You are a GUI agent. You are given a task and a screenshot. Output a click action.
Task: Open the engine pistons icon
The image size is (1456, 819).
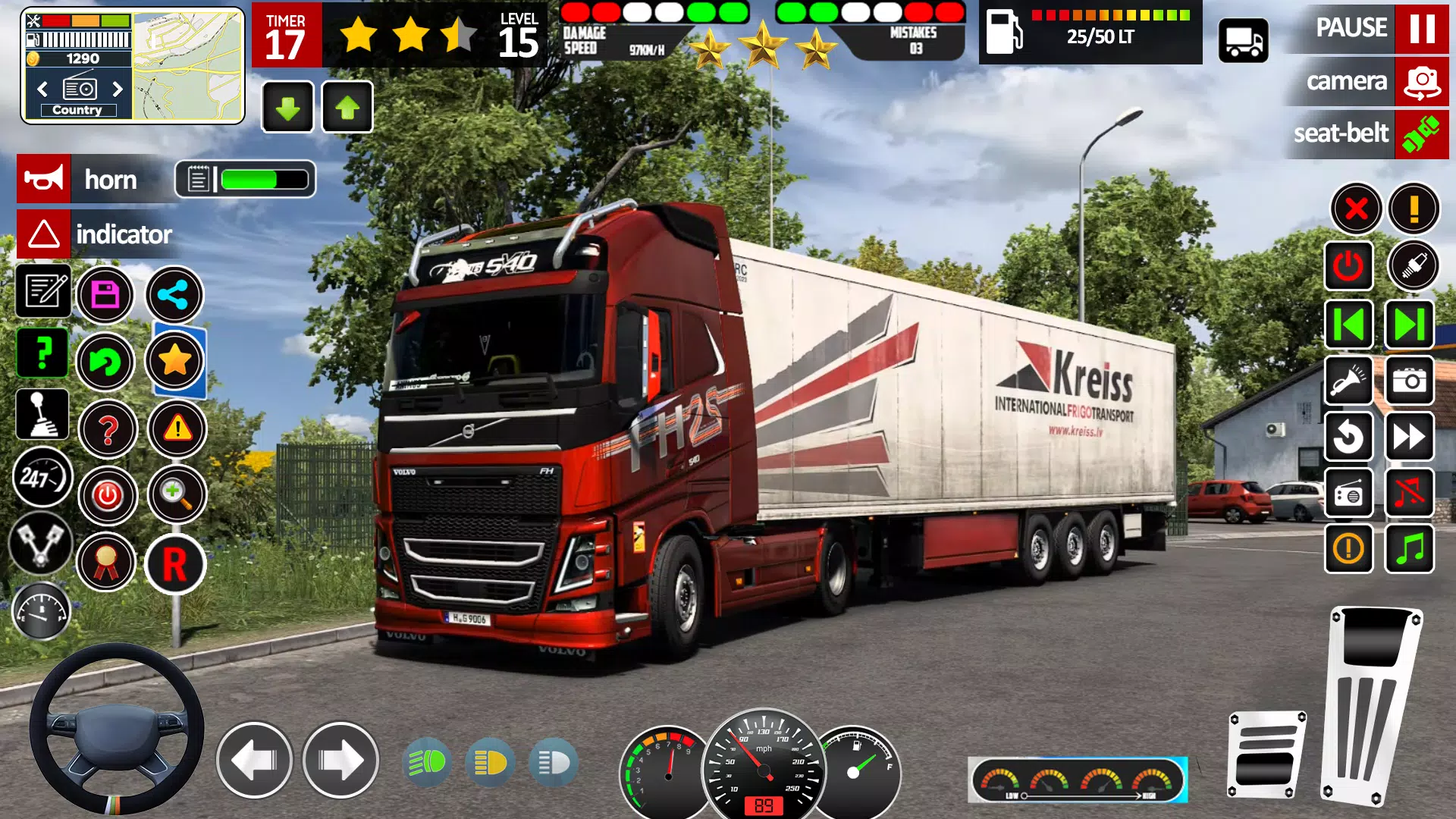[43, 543]
